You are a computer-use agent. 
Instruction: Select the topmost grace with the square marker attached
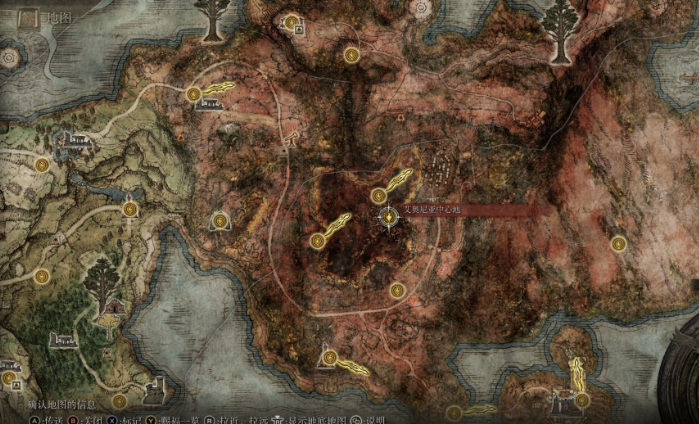(291, 22)
